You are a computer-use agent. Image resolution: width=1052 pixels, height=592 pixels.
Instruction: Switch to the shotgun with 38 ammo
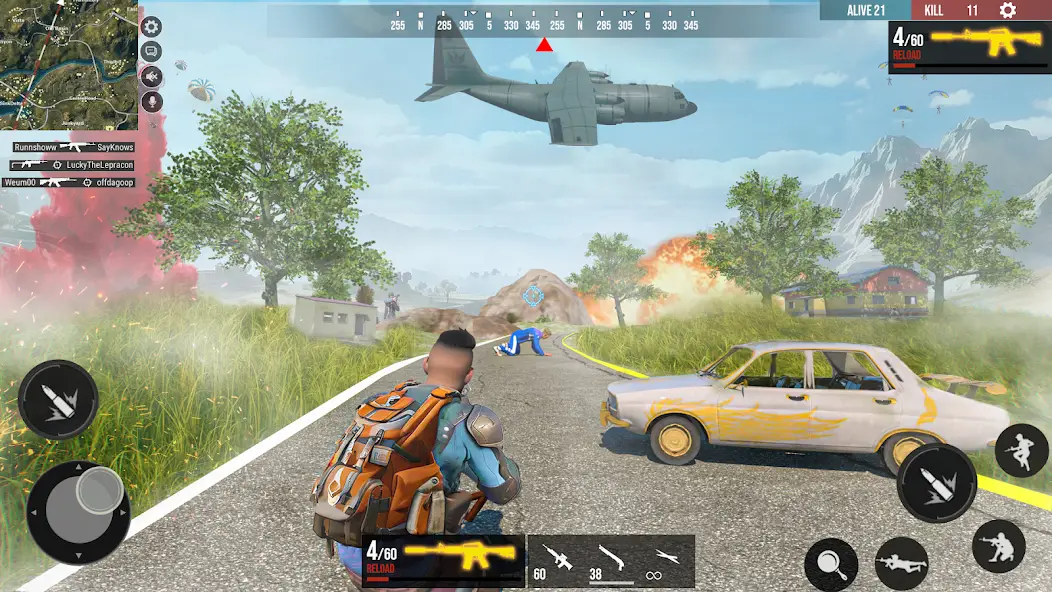(x=610, y=560)
